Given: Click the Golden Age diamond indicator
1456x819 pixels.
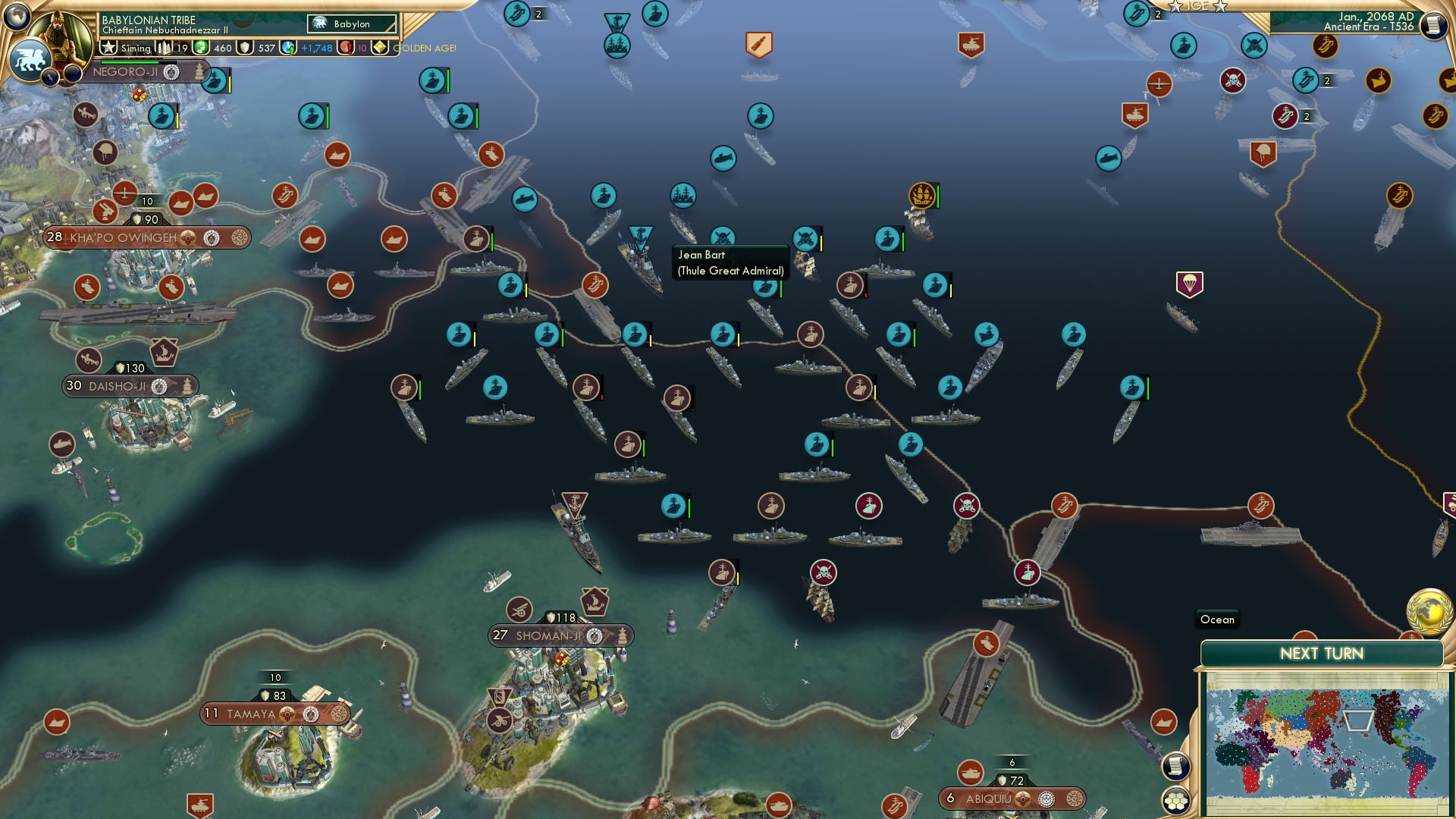Looking at the screenshot, I should coord(380,47).
